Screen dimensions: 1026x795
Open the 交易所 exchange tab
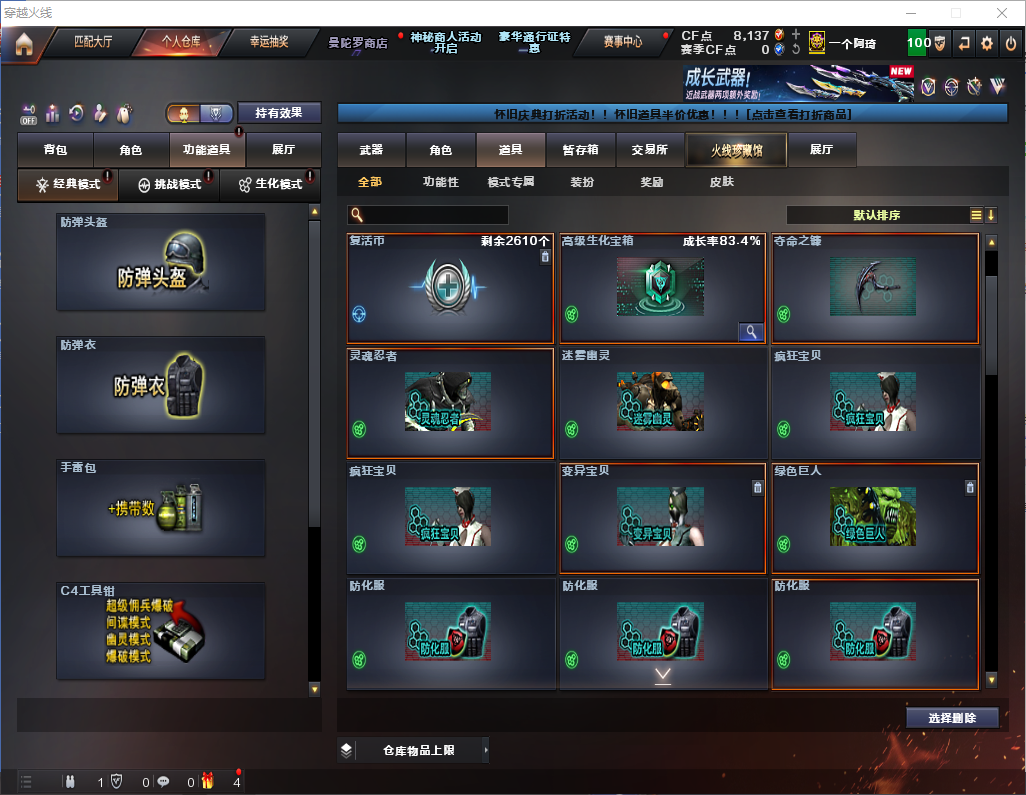point(649,150)
